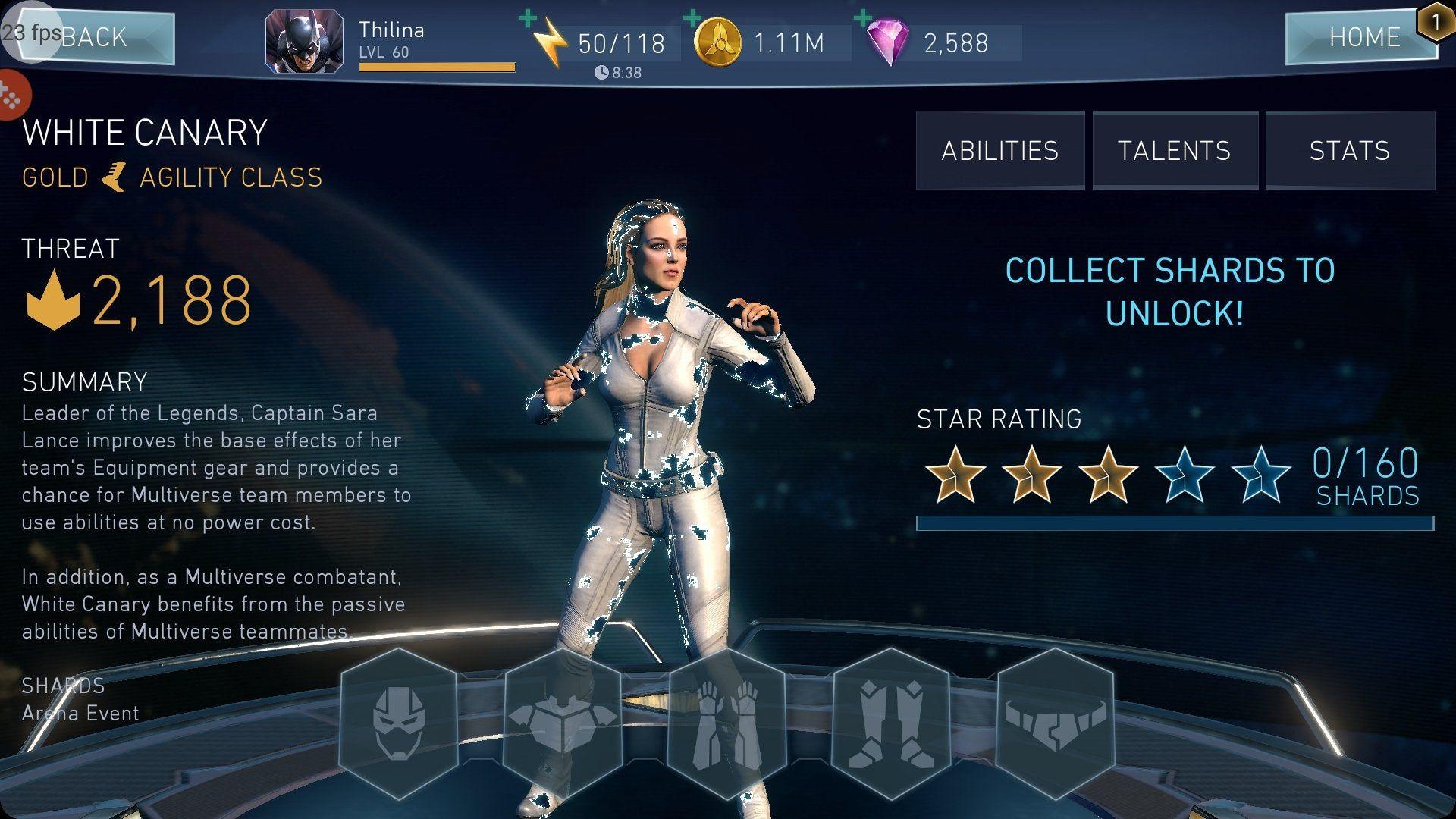The image size is (1456, 819).
Task: Open Thilina's Batman profile avatar
Action: click(x=303, y=41)
